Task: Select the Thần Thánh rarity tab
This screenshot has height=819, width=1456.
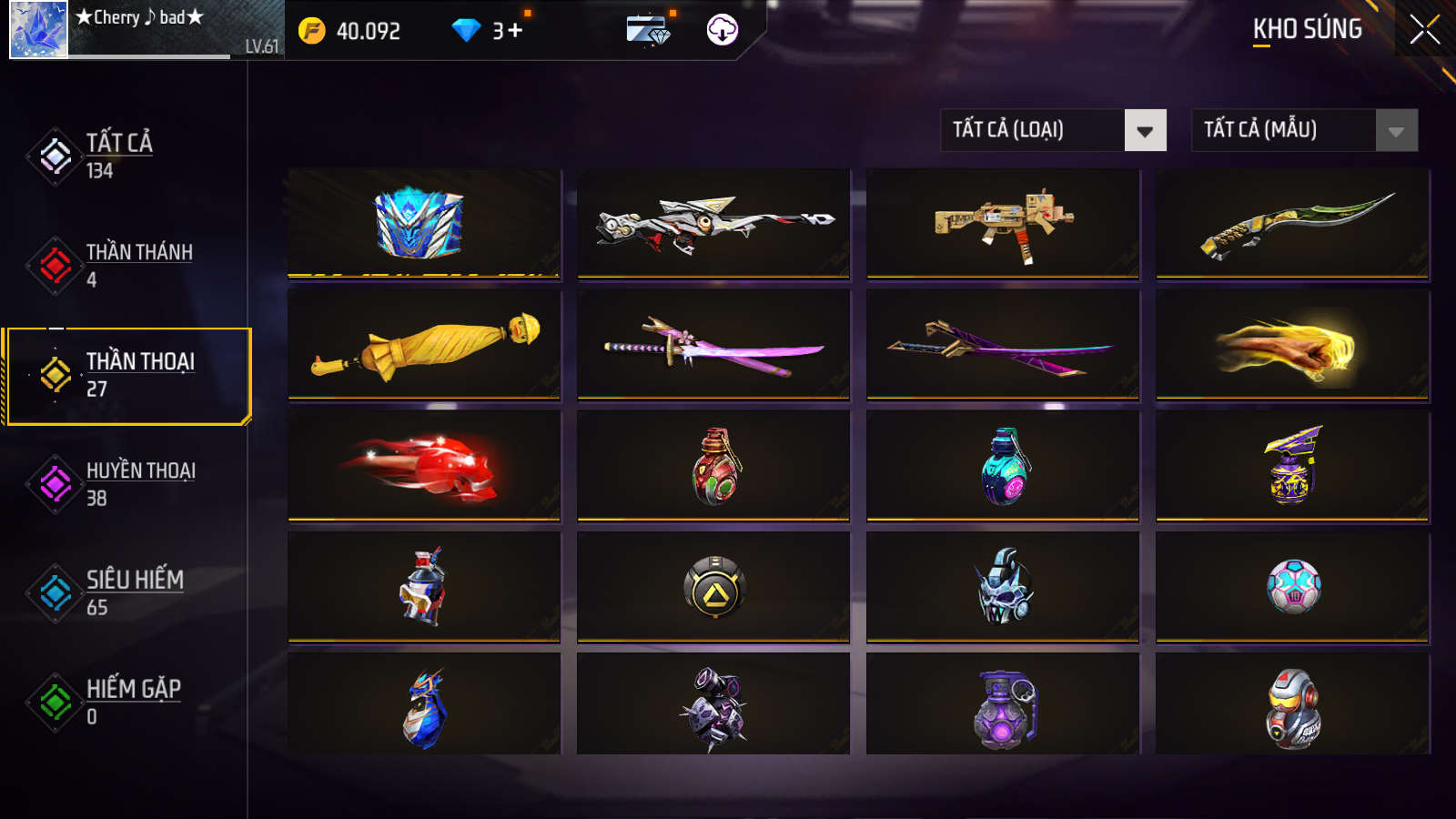Action: [136, 265]
